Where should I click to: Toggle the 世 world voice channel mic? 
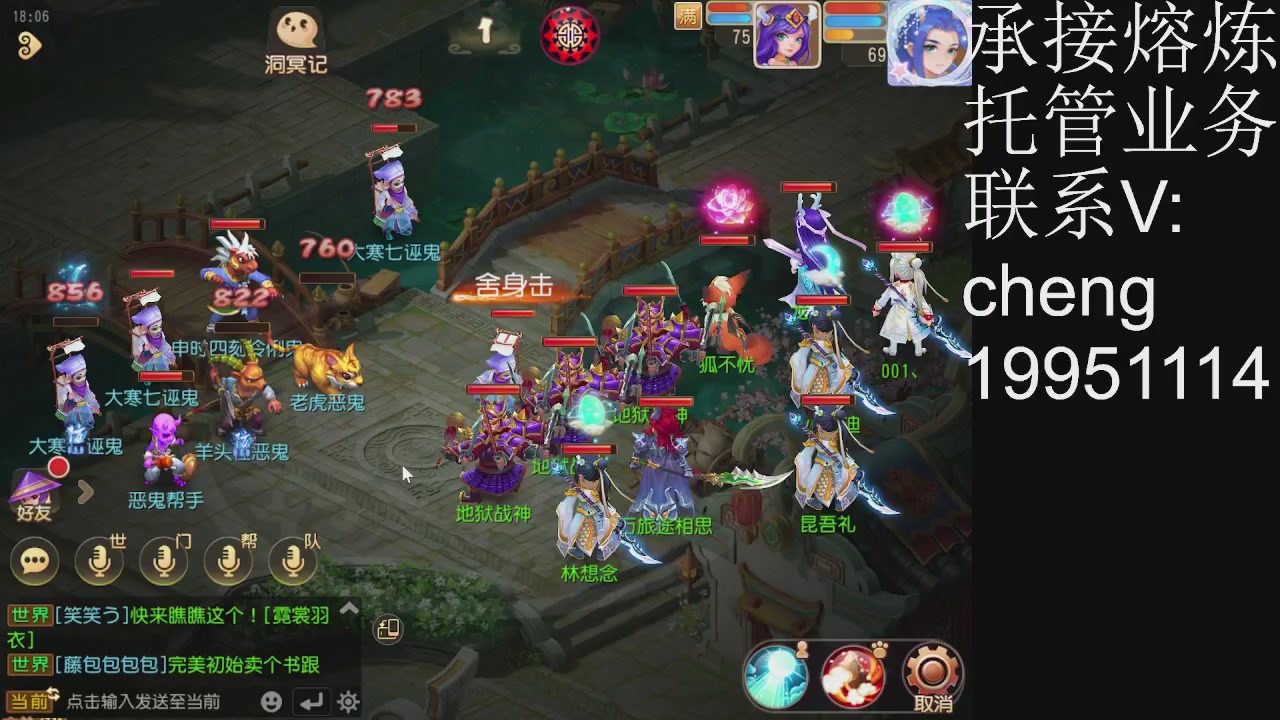(x=96, y=560)
